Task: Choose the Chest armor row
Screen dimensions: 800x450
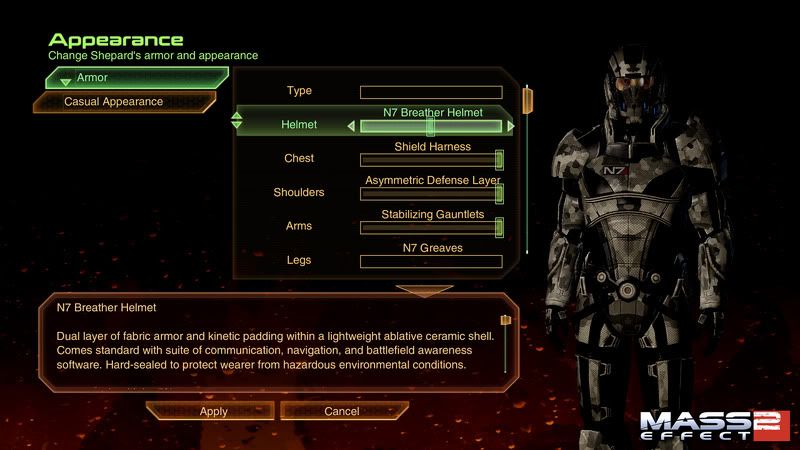Action: point(299,158)
